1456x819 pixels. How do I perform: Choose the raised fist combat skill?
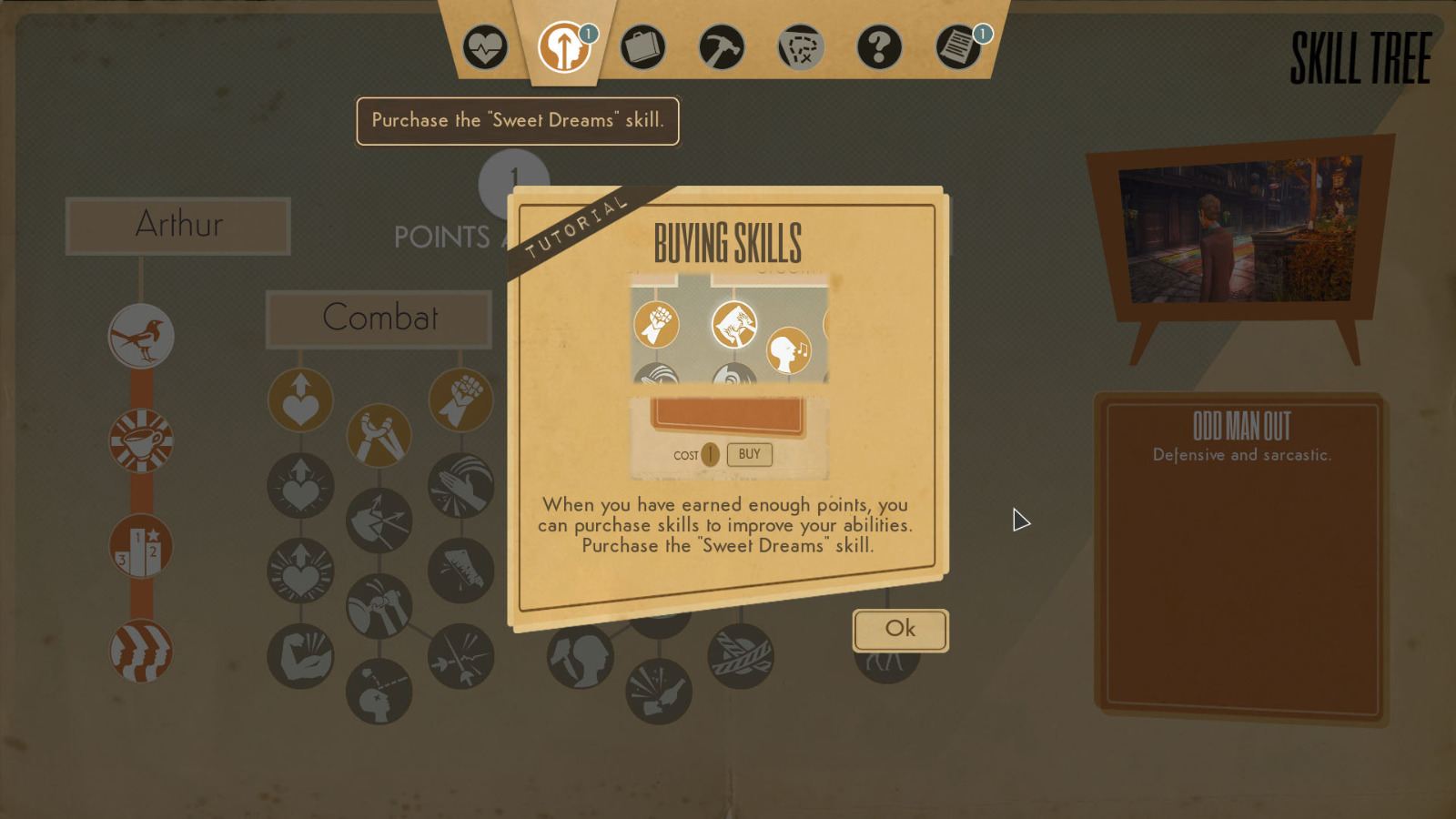(x=460, y=400)
